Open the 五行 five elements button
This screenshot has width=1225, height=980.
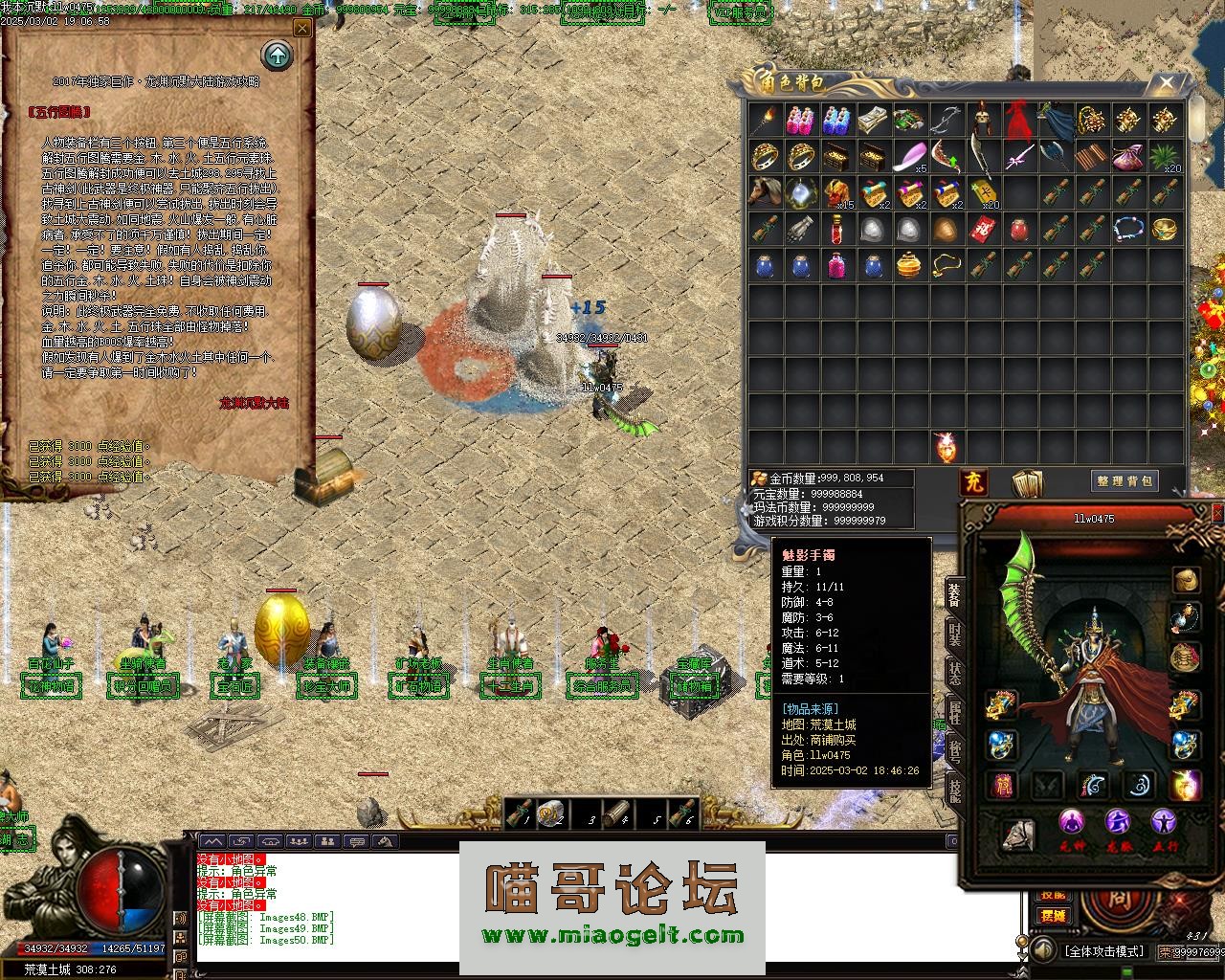coord(1164,825)
